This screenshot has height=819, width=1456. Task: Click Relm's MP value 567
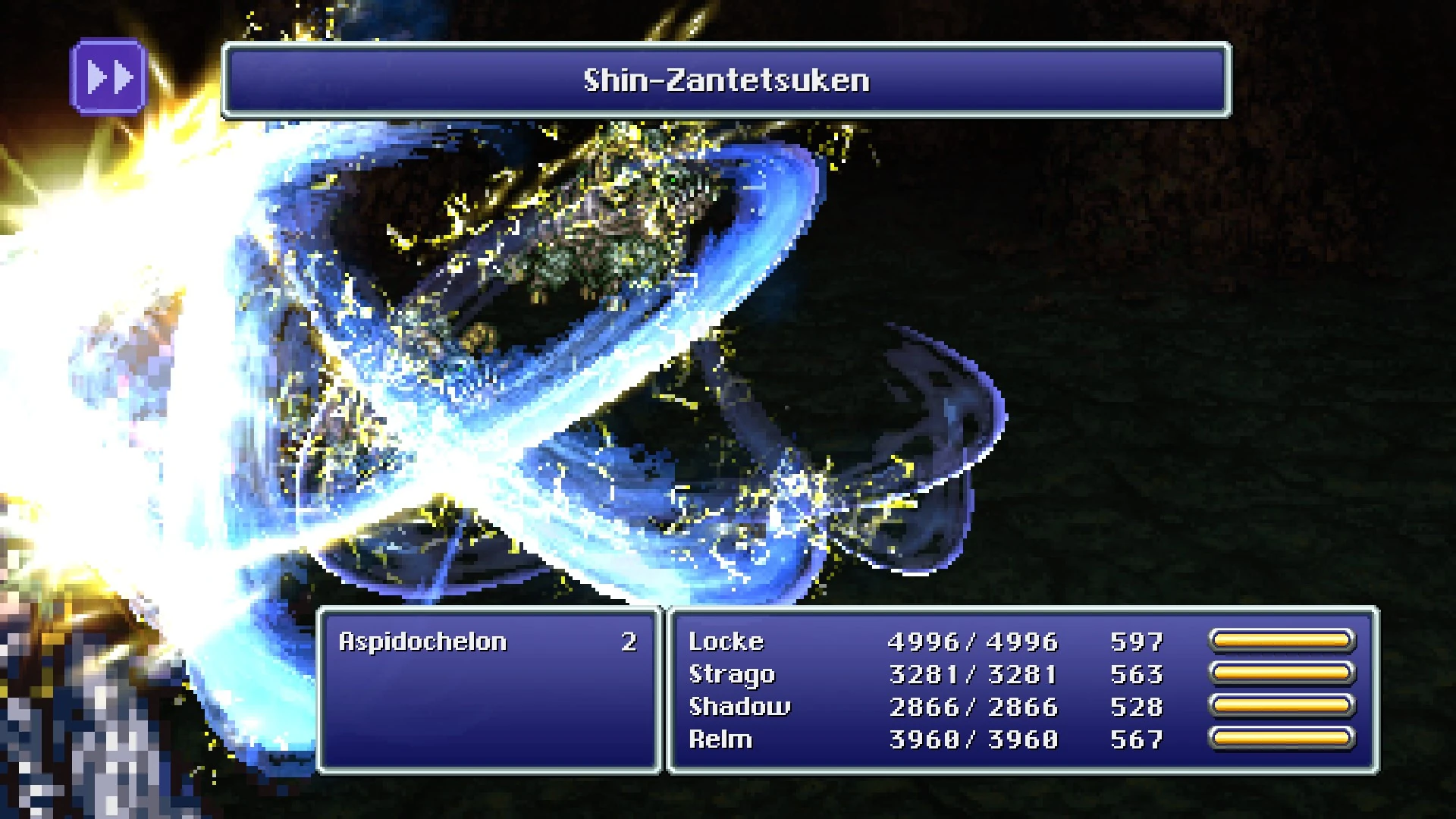point(1137,739)
